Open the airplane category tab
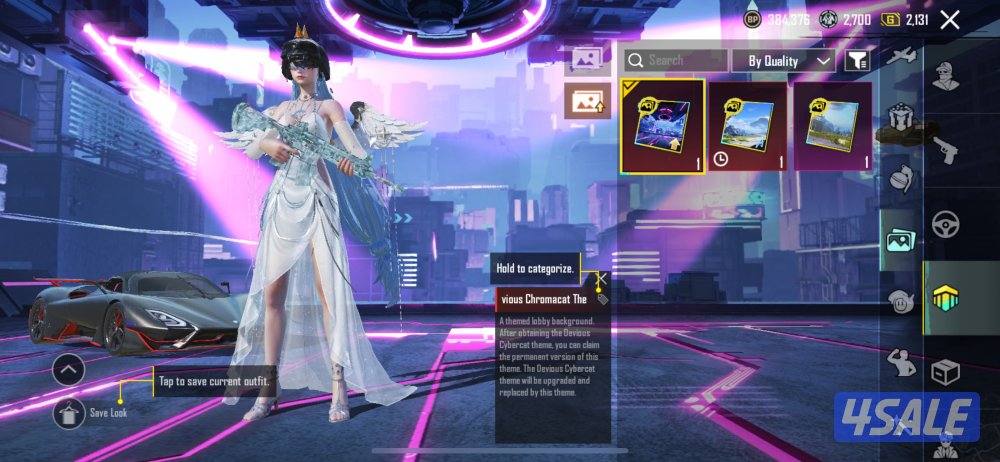Screen dimensions: 1000x462 pos(900,55)
